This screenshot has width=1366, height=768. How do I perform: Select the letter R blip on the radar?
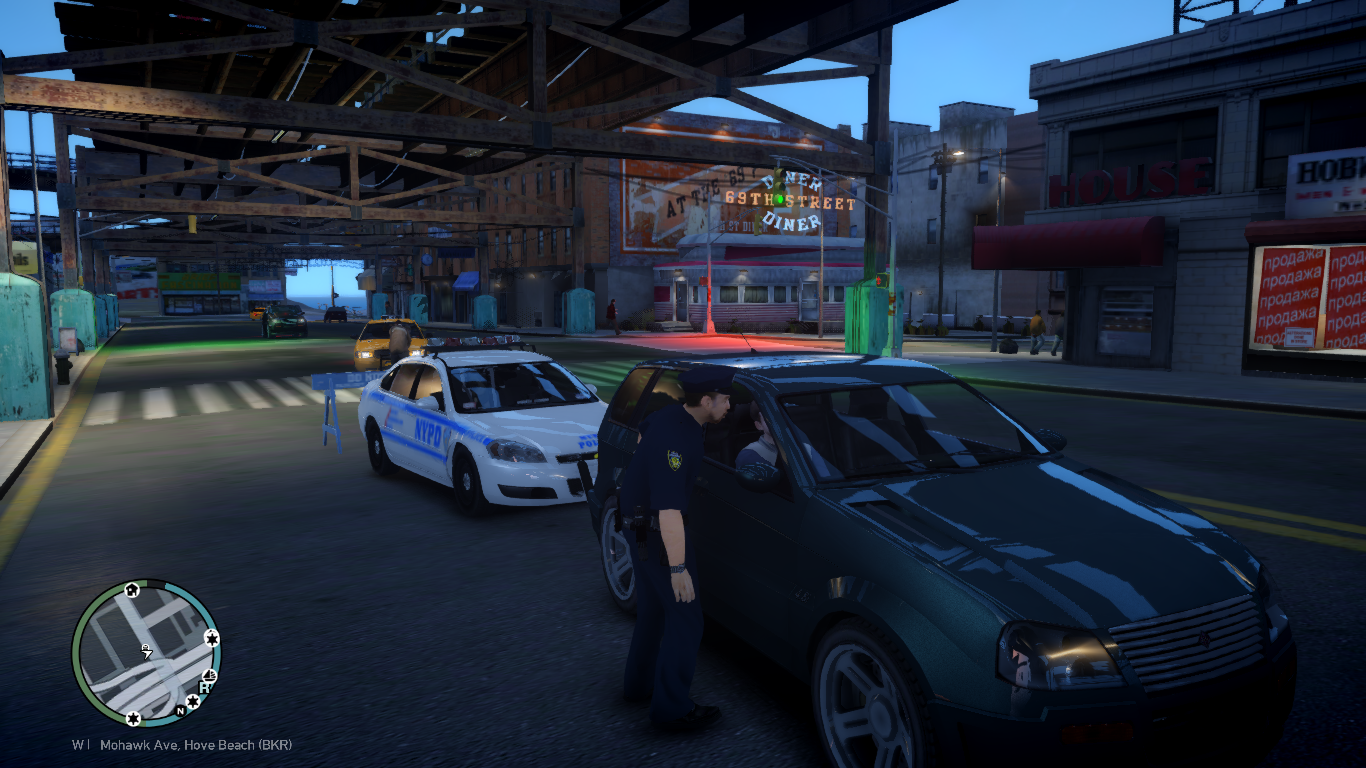click(x=205, y=687)
